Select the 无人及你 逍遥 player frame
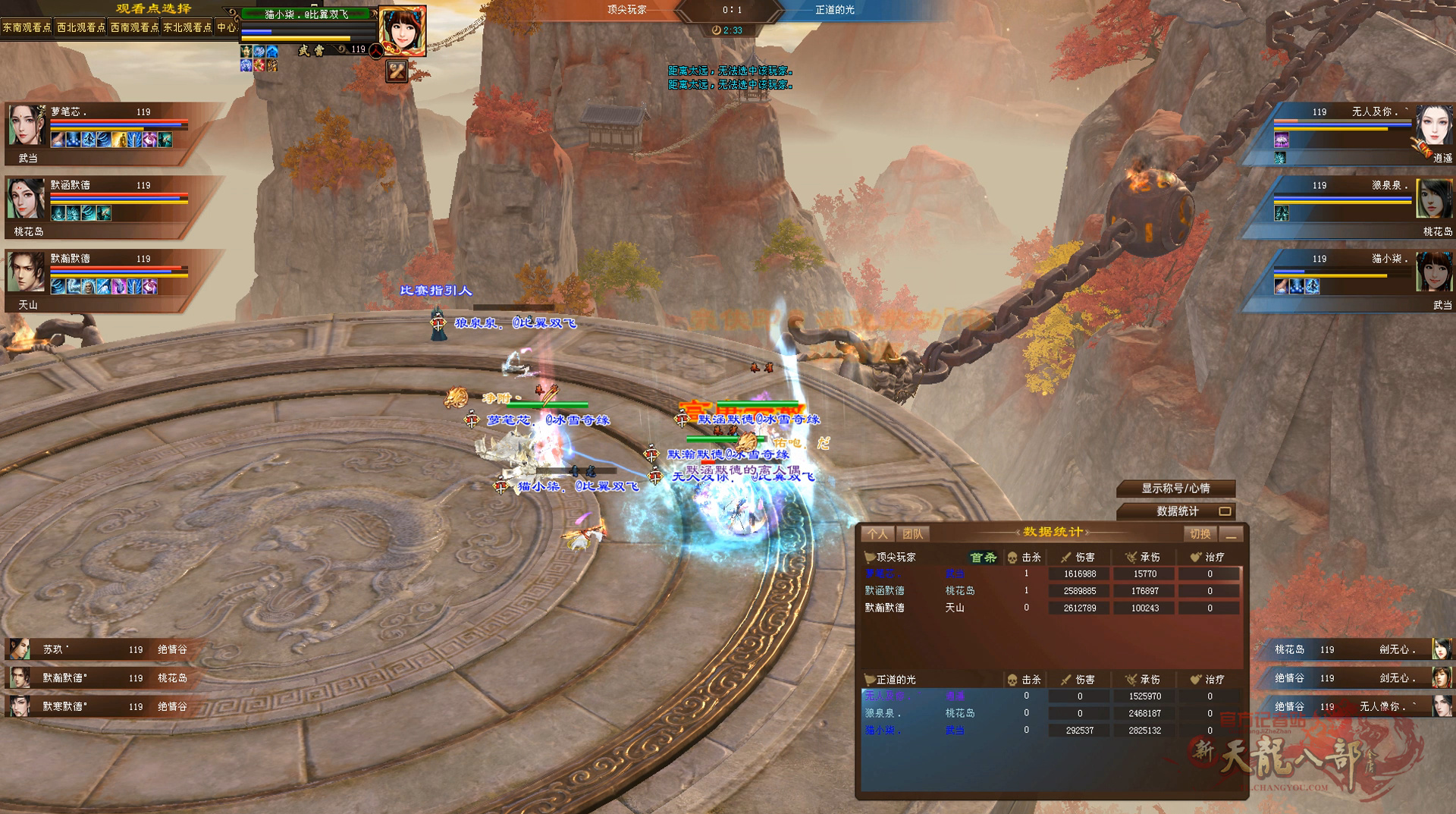This screenshot has width=1456, height=814. tap(1357, 134)
